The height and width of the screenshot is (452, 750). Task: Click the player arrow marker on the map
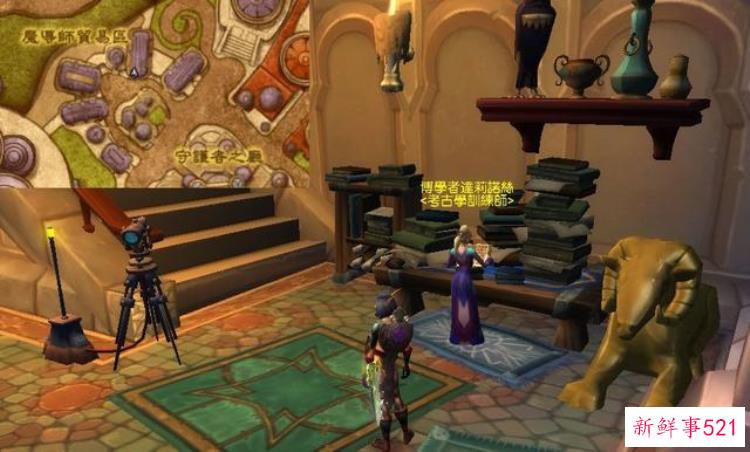[x=134, y=72]
